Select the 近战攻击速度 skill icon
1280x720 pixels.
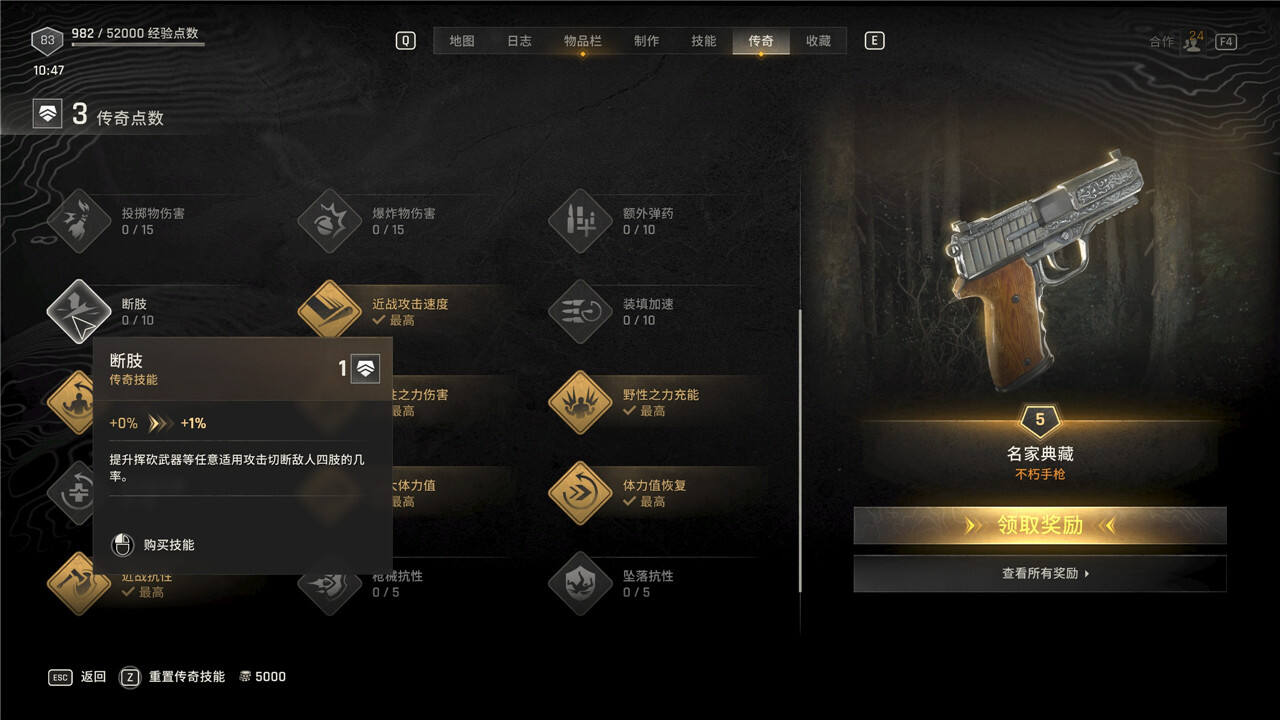[x=330, y=311]
